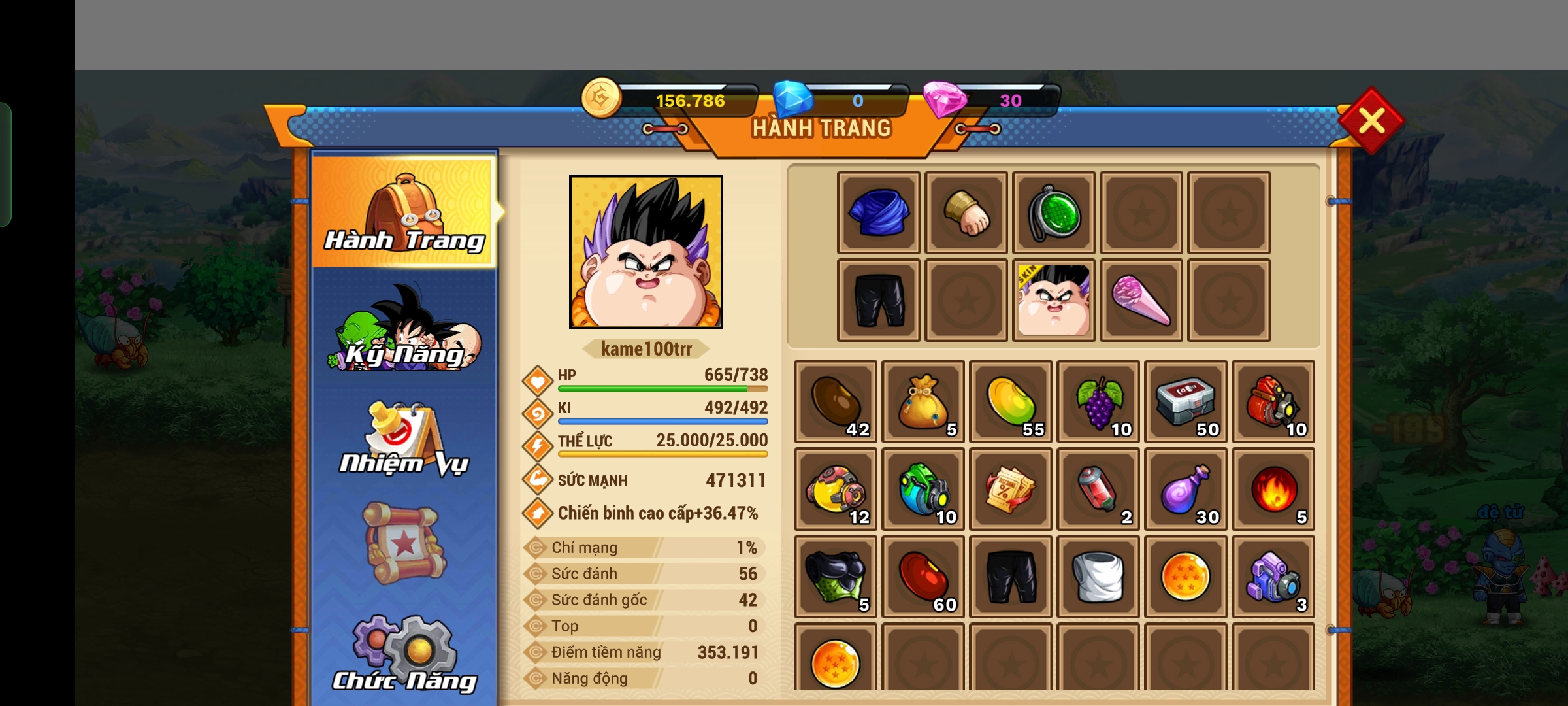Click the equipped glove slot

966,212
